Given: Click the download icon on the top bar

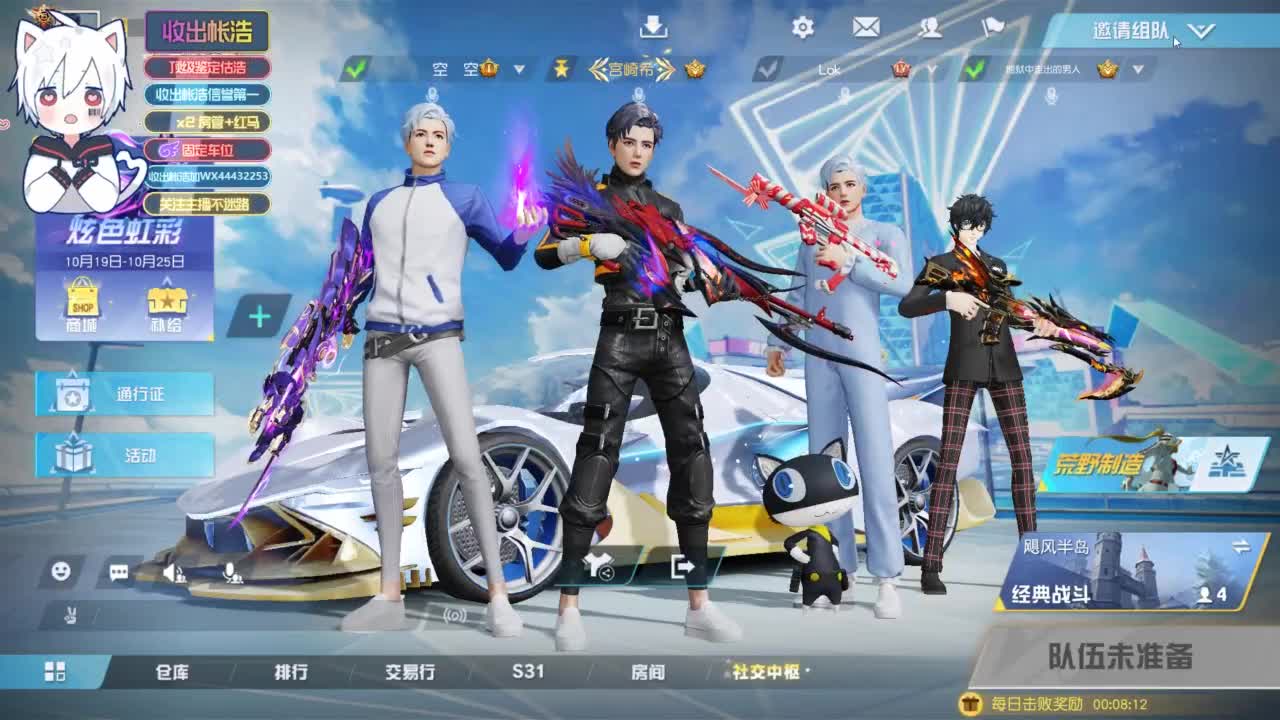Looking at the screenshot, I should (x=655, y=26).
